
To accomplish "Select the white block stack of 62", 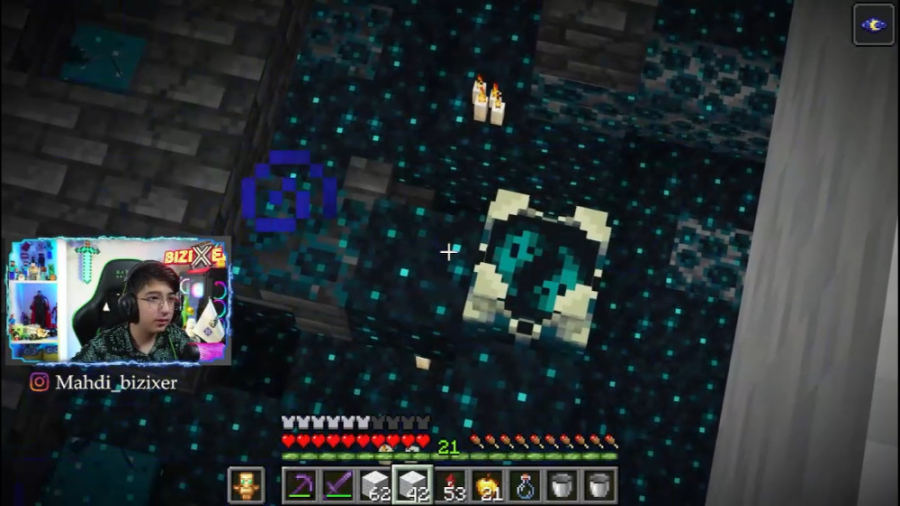I will [375, 485].
